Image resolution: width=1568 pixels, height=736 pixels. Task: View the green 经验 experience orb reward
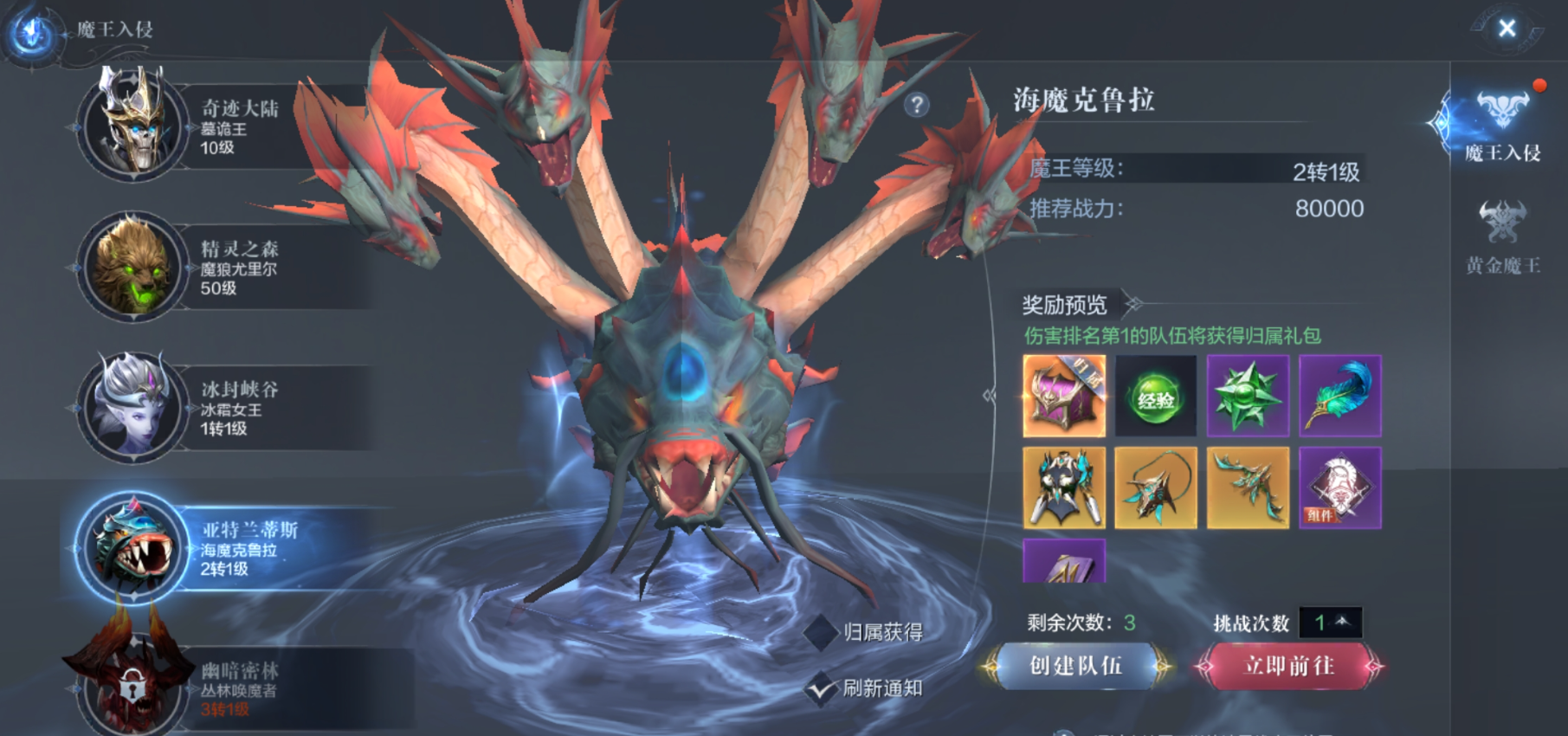click(1155, 397)
